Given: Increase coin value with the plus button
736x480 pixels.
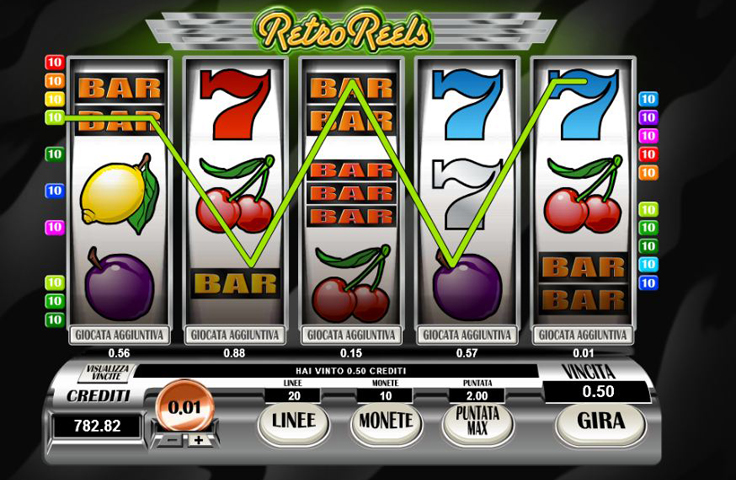Looking at the screenshot, I should [198, 440].
